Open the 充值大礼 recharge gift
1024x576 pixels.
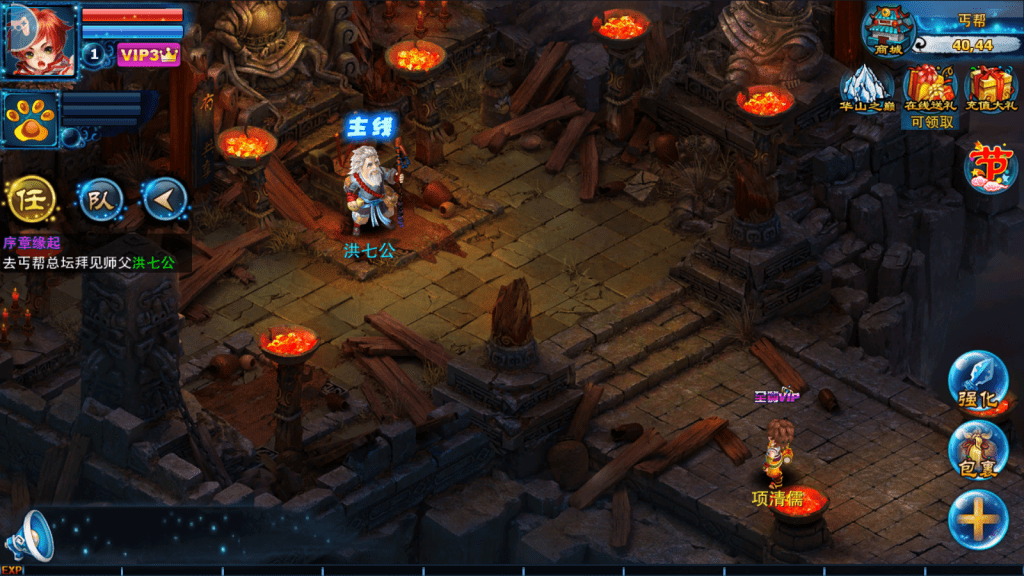[990, 90]
